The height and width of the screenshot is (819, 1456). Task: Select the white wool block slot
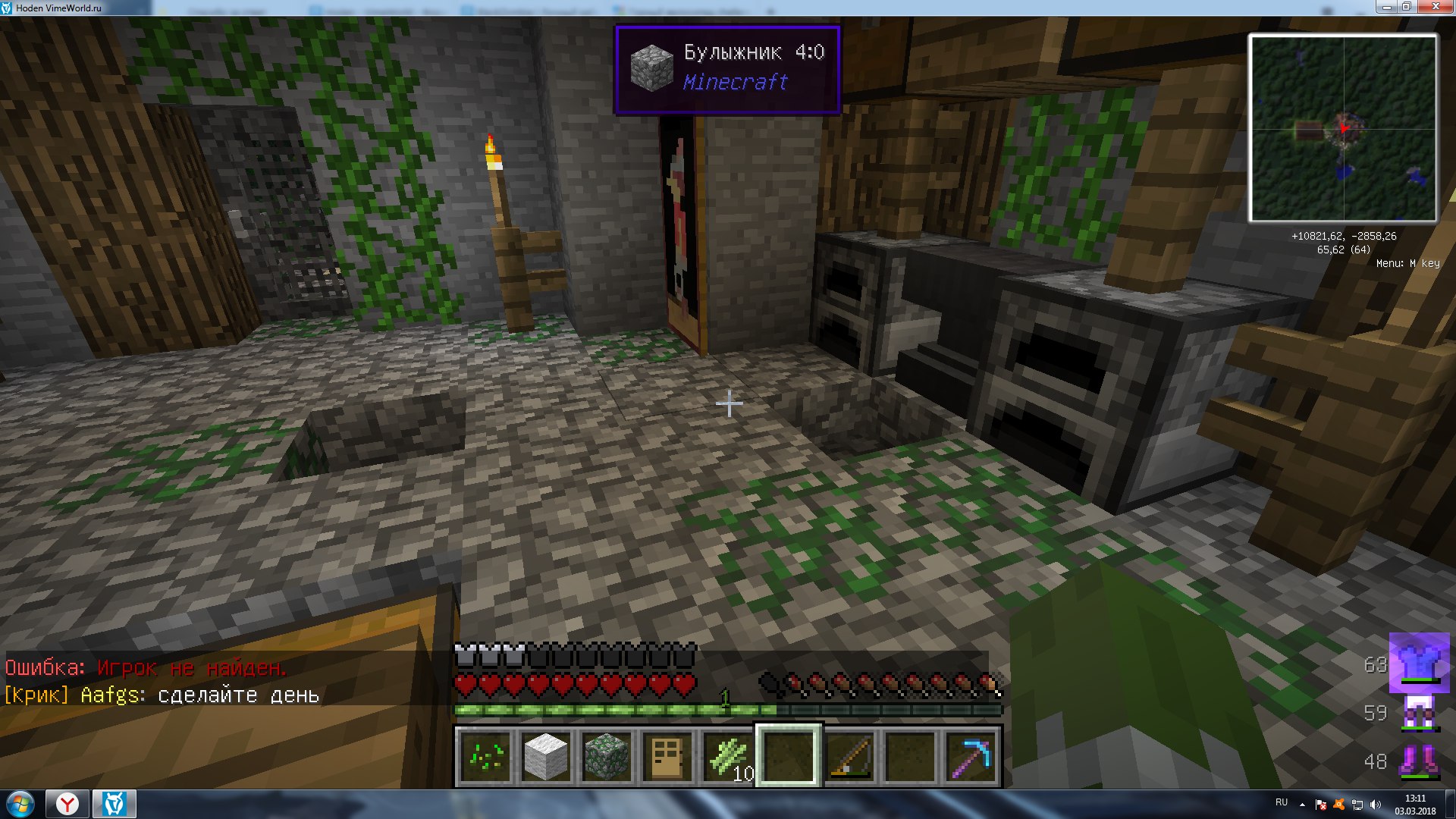(546, 756)
